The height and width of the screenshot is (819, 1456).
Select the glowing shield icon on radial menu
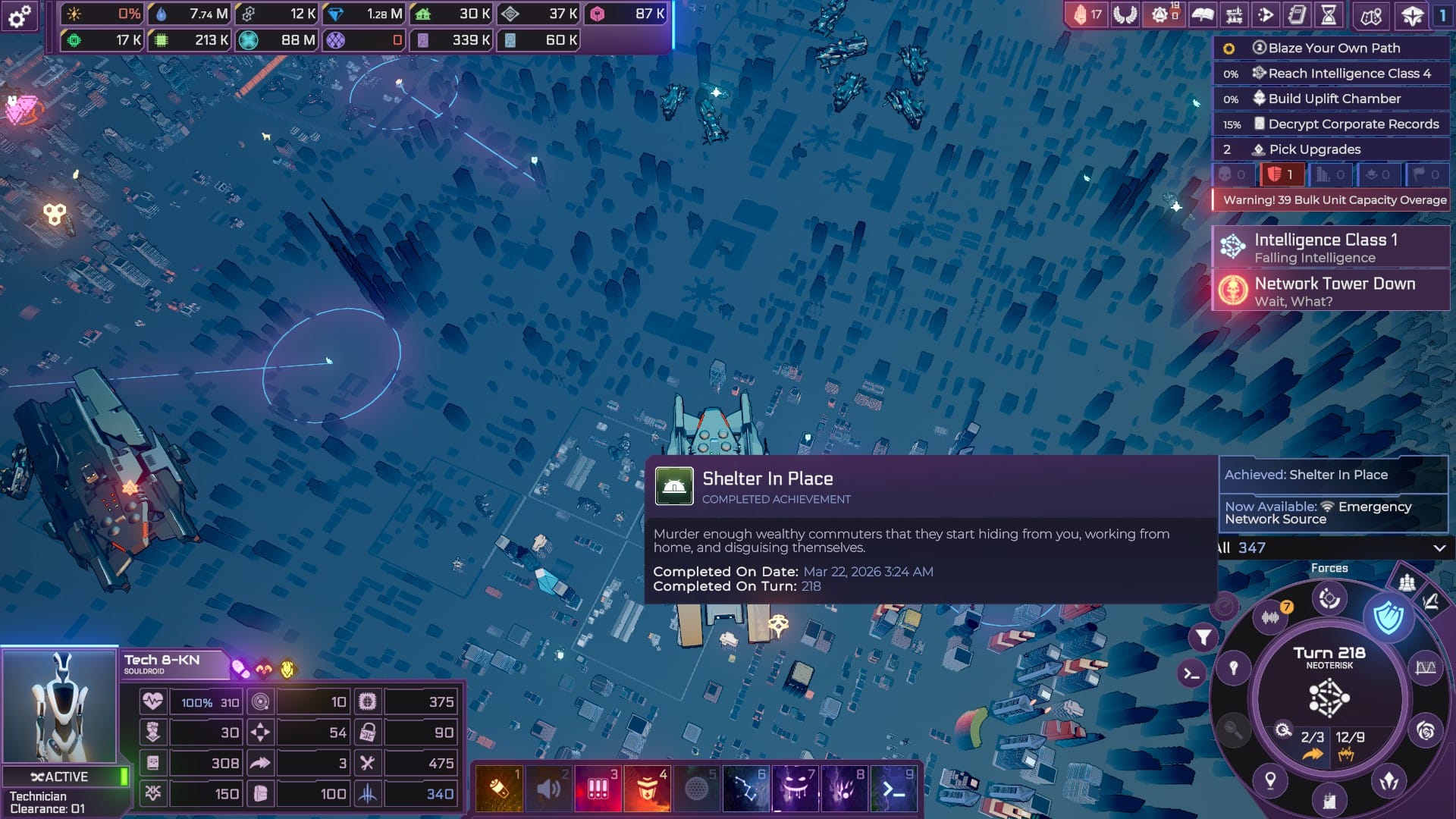[1388, 617]
